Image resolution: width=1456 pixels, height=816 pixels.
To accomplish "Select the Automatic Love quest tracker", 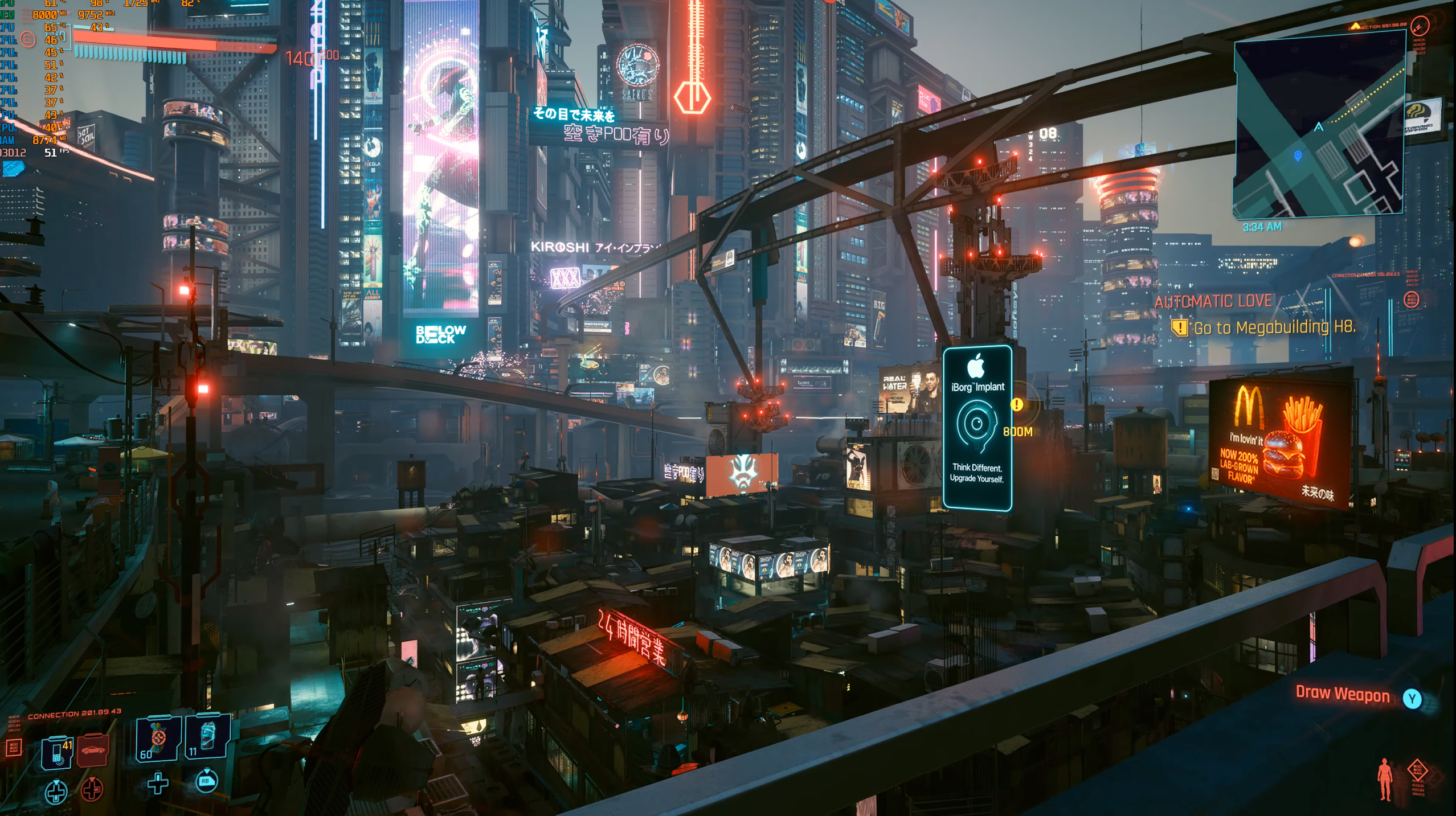I will click(x=1213, y=301).
